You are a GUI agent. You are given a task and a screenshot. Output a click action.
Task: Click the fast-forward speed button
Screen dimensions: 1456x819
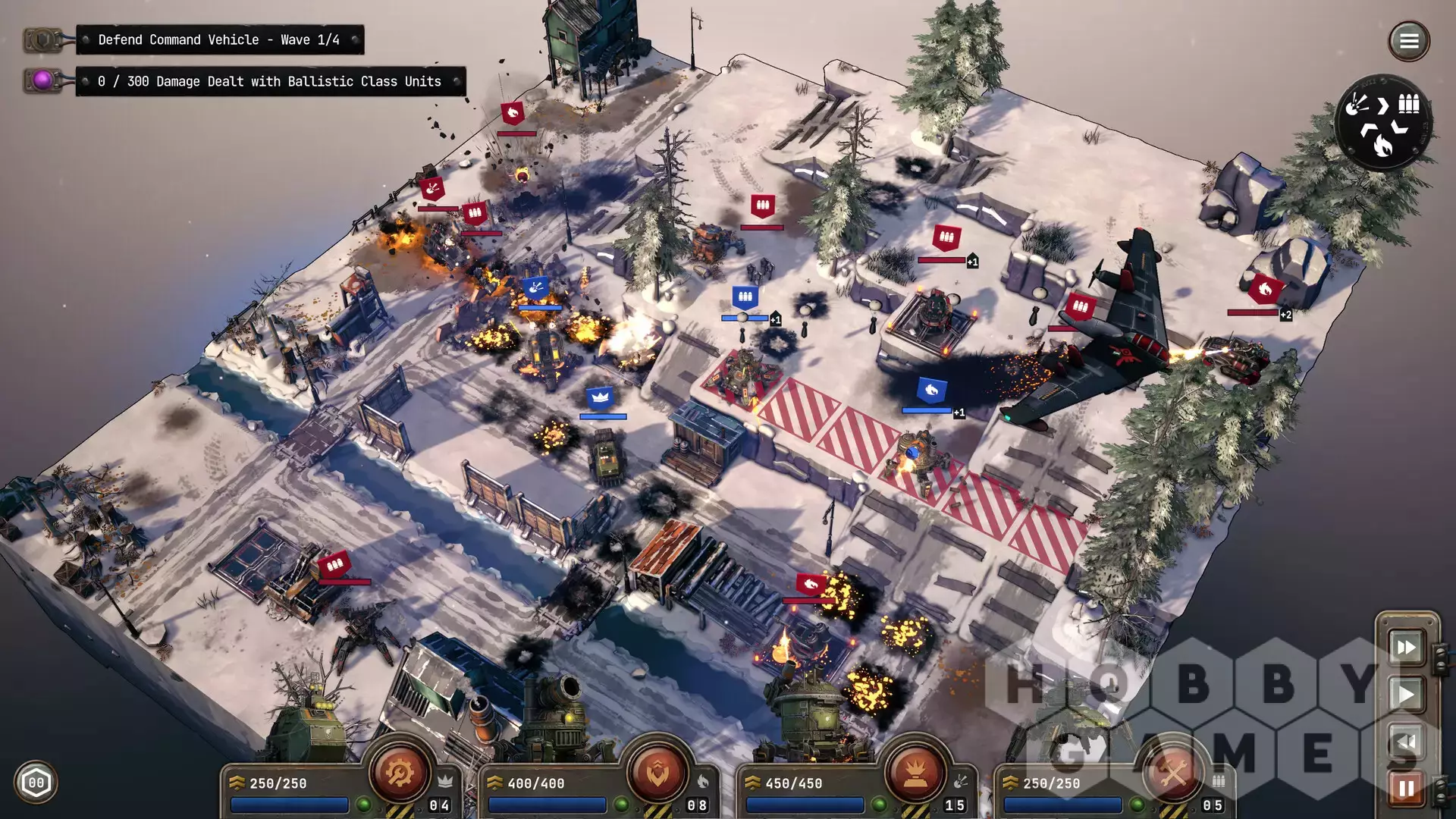1406,647
